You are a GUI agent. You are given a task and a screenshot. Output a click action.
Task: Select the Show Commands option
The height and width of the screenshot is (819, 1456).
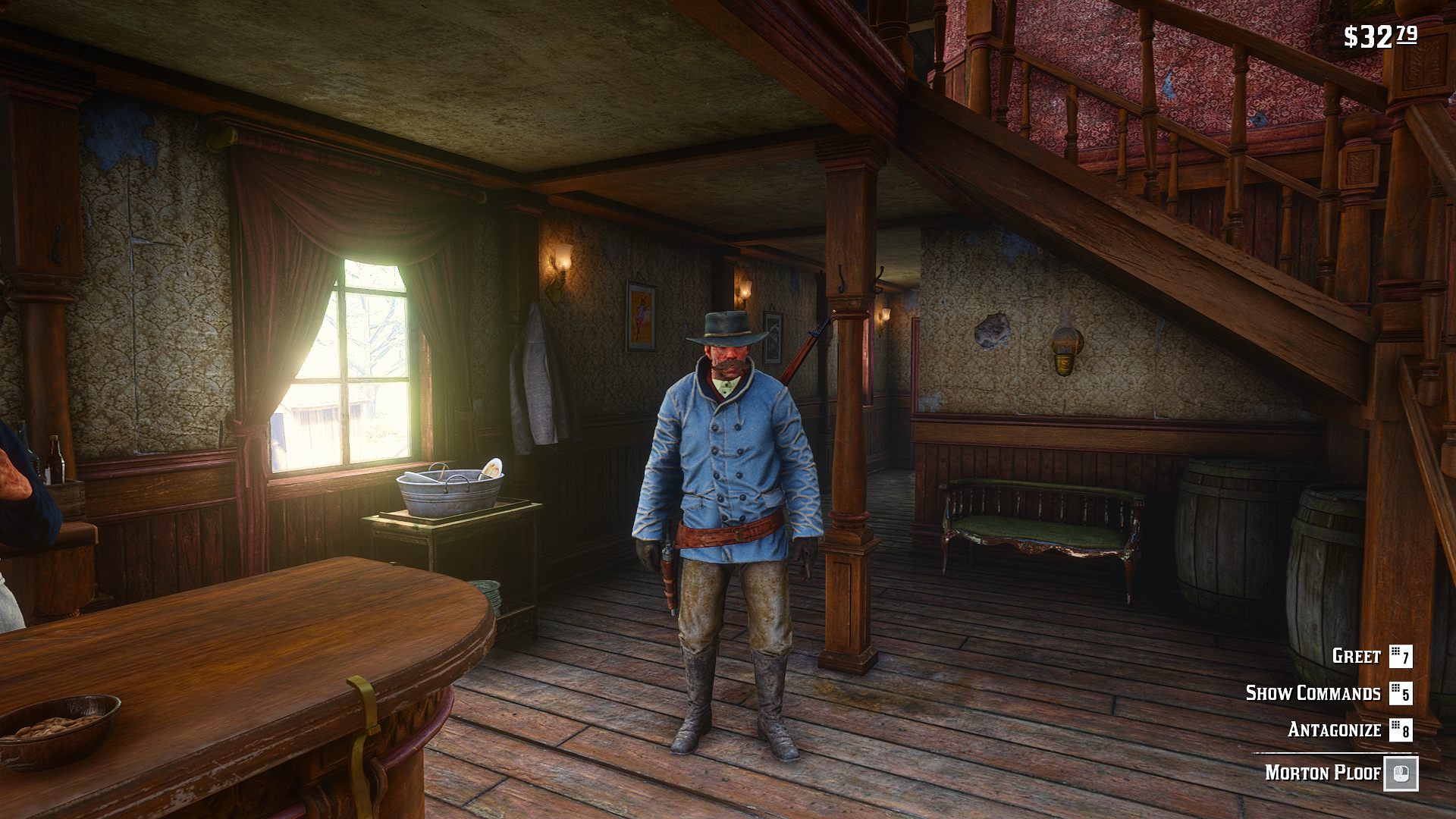click(x=1313, y=693)
